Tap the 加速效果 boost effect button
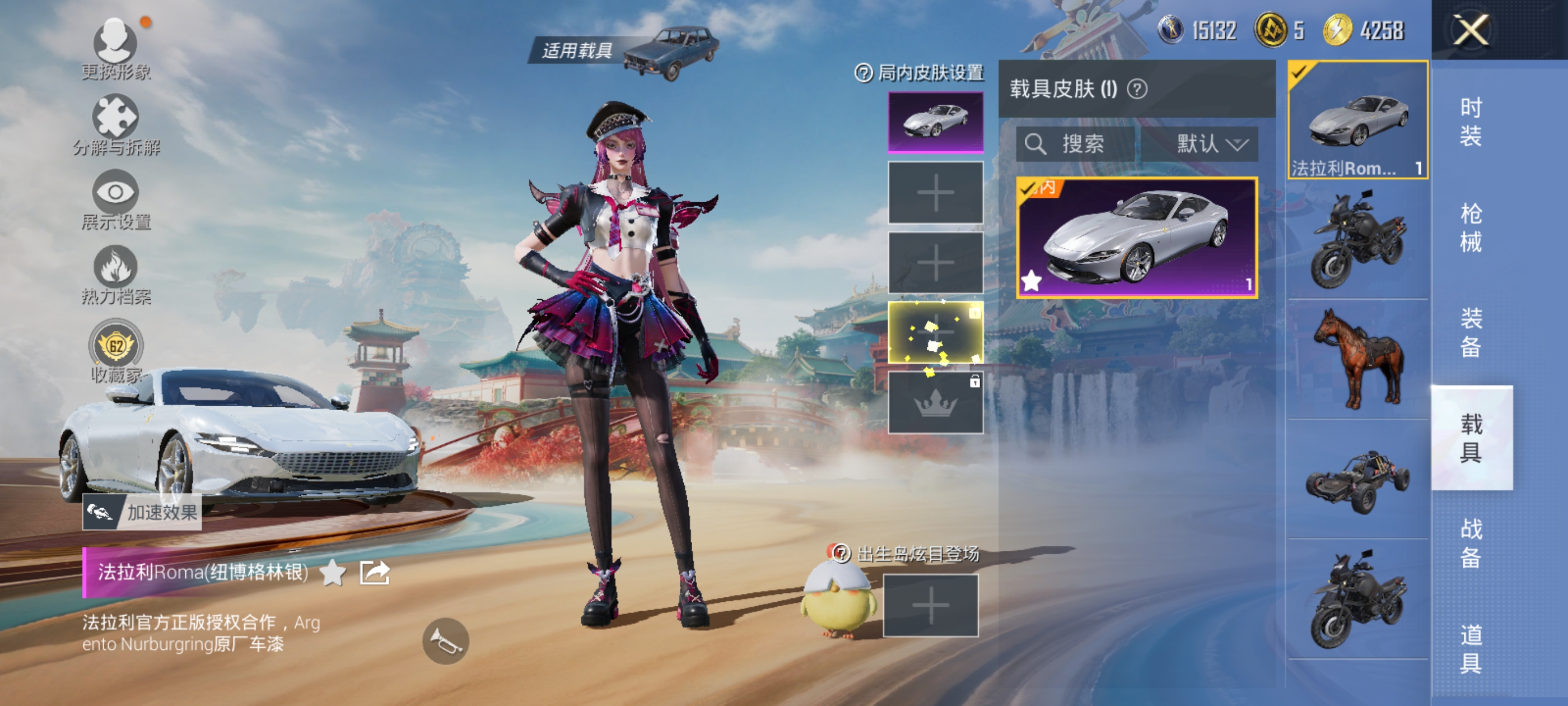The height and width of the screenshot is (706, 1568). (x=142, y=512)
